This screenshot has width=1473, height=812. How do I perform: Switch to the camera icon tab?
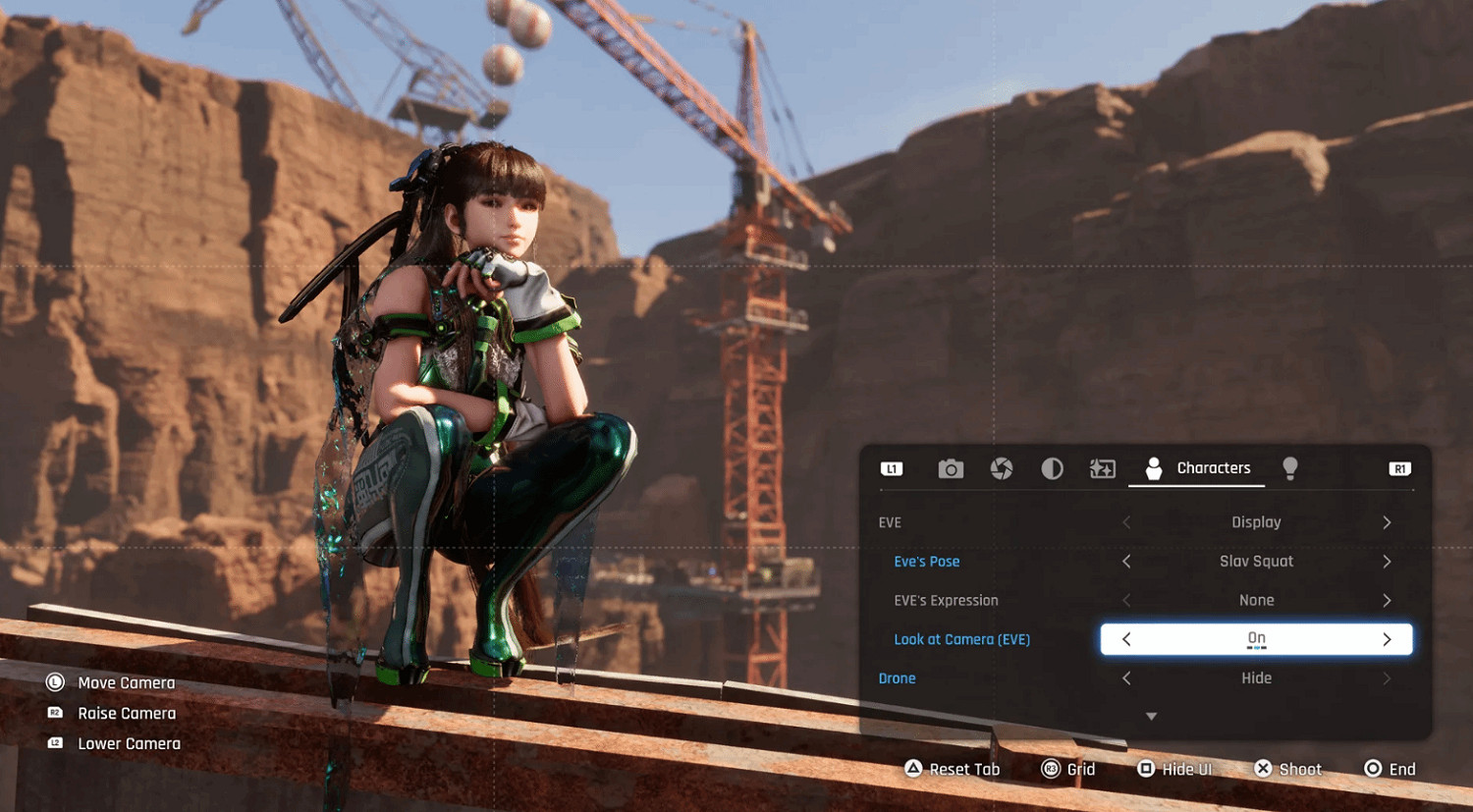(951, 469)
